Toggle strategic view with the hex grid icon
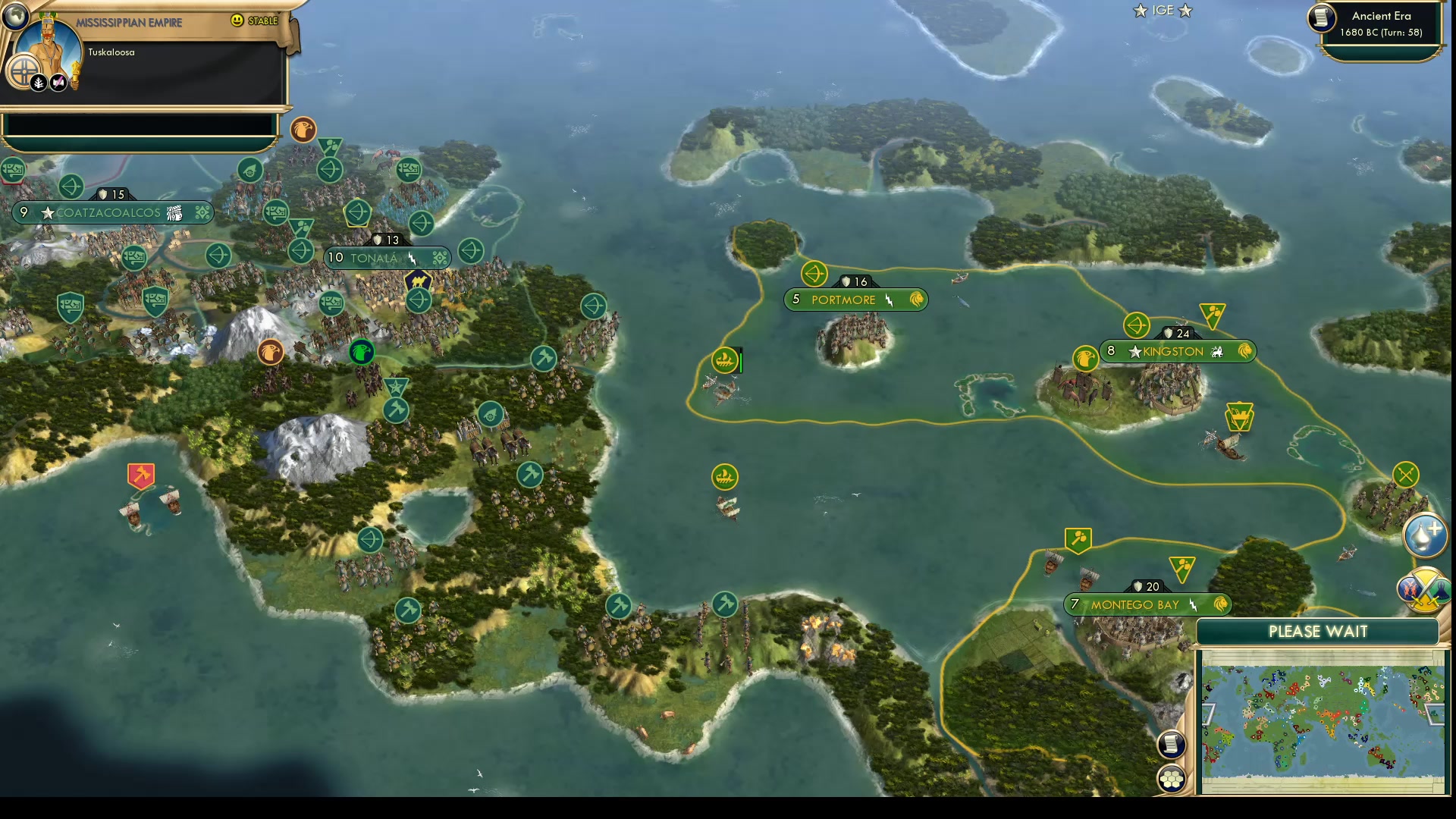Image resolution: width=1456 pixels, height=819 pixels. click(1172, 777)
